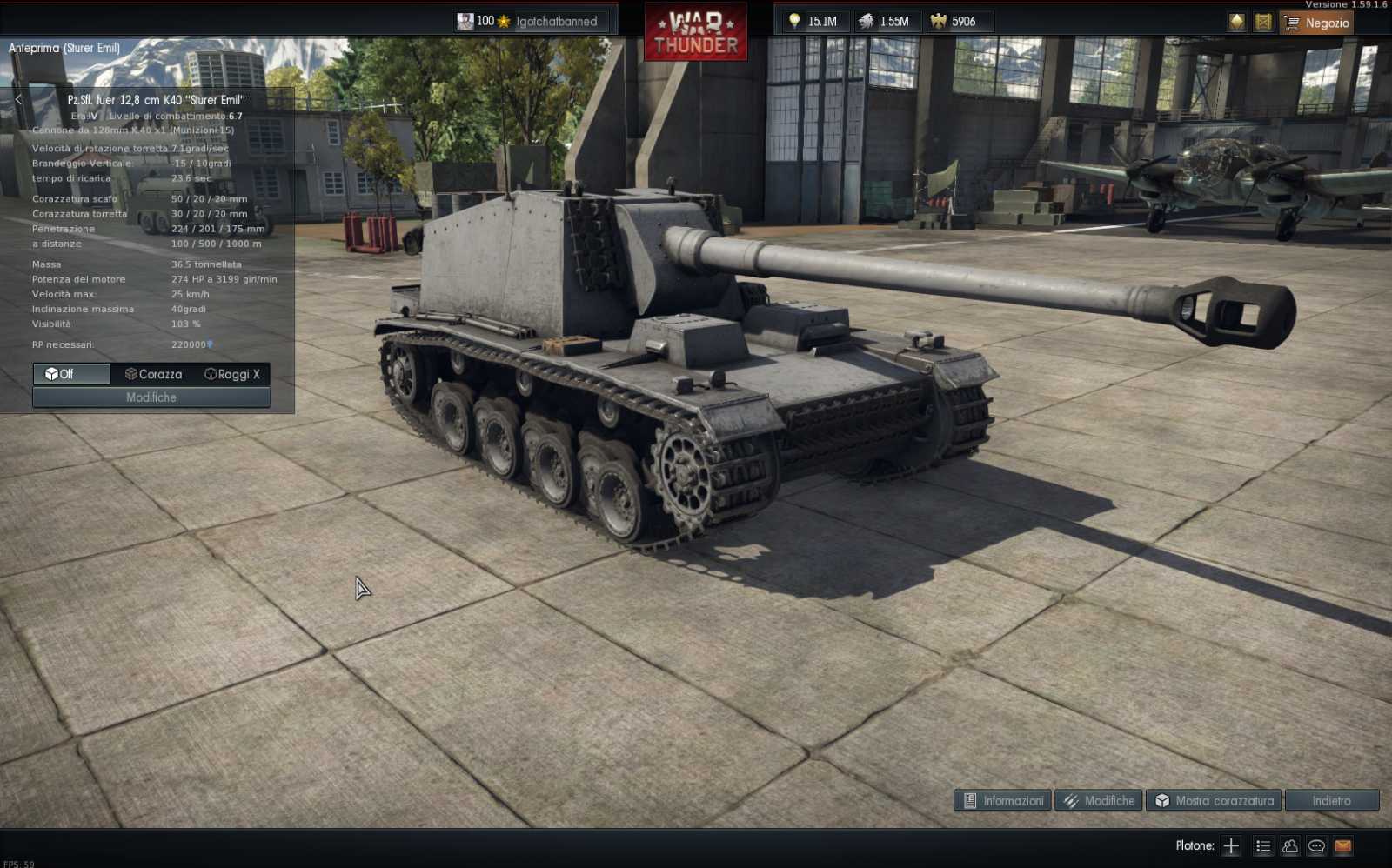Collapse the Anteprima panel with back arrow
Image resolution: width=1392 pixels, height=868 pixels.
tap(17, 98)
